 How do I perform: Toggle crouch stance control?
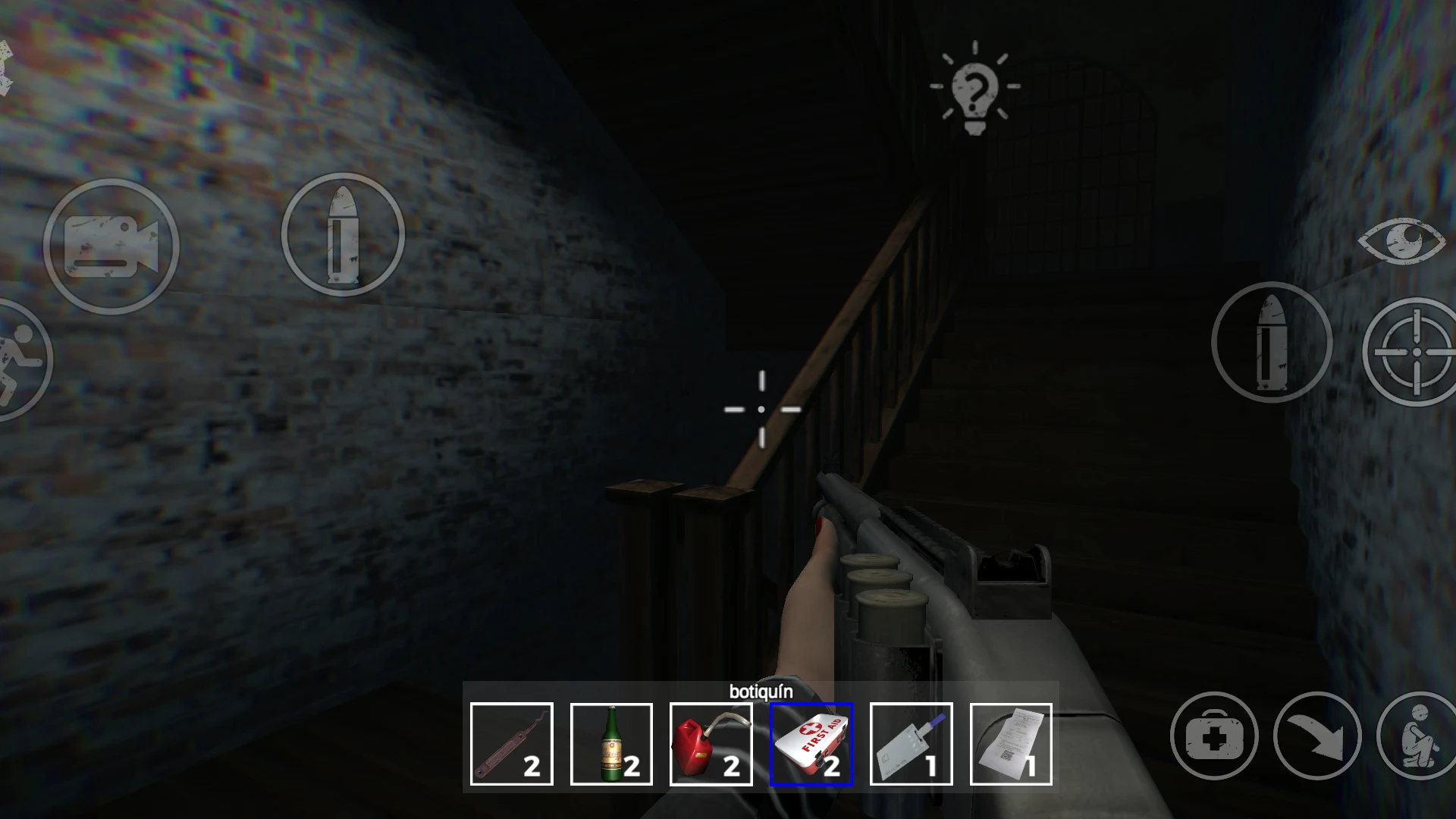1417,734
